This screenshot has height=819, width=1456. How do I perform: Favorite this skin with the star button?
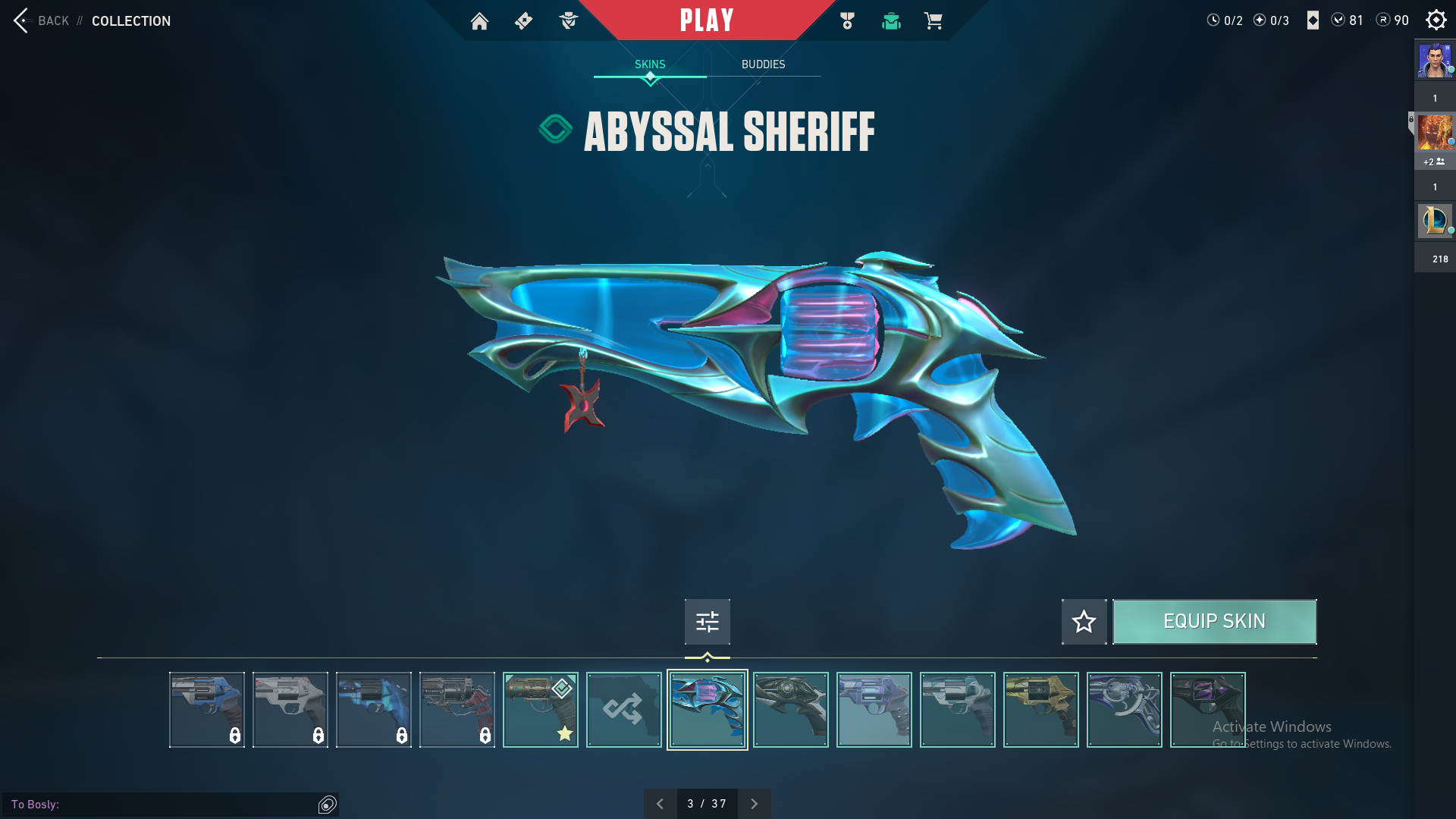pos(1084,622)
